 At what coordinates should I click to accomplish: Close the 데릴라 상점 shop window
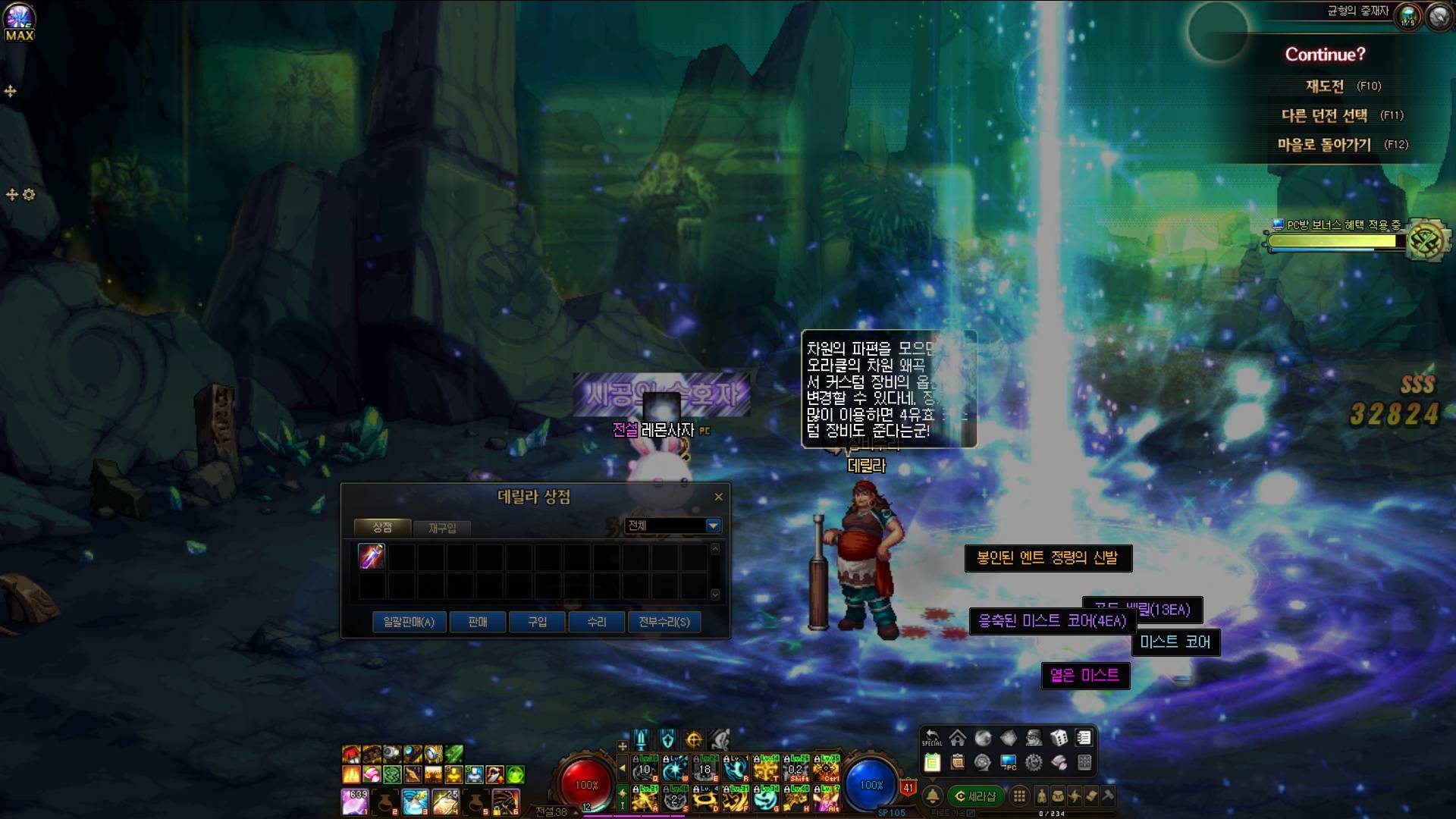(x=718, y=497)
